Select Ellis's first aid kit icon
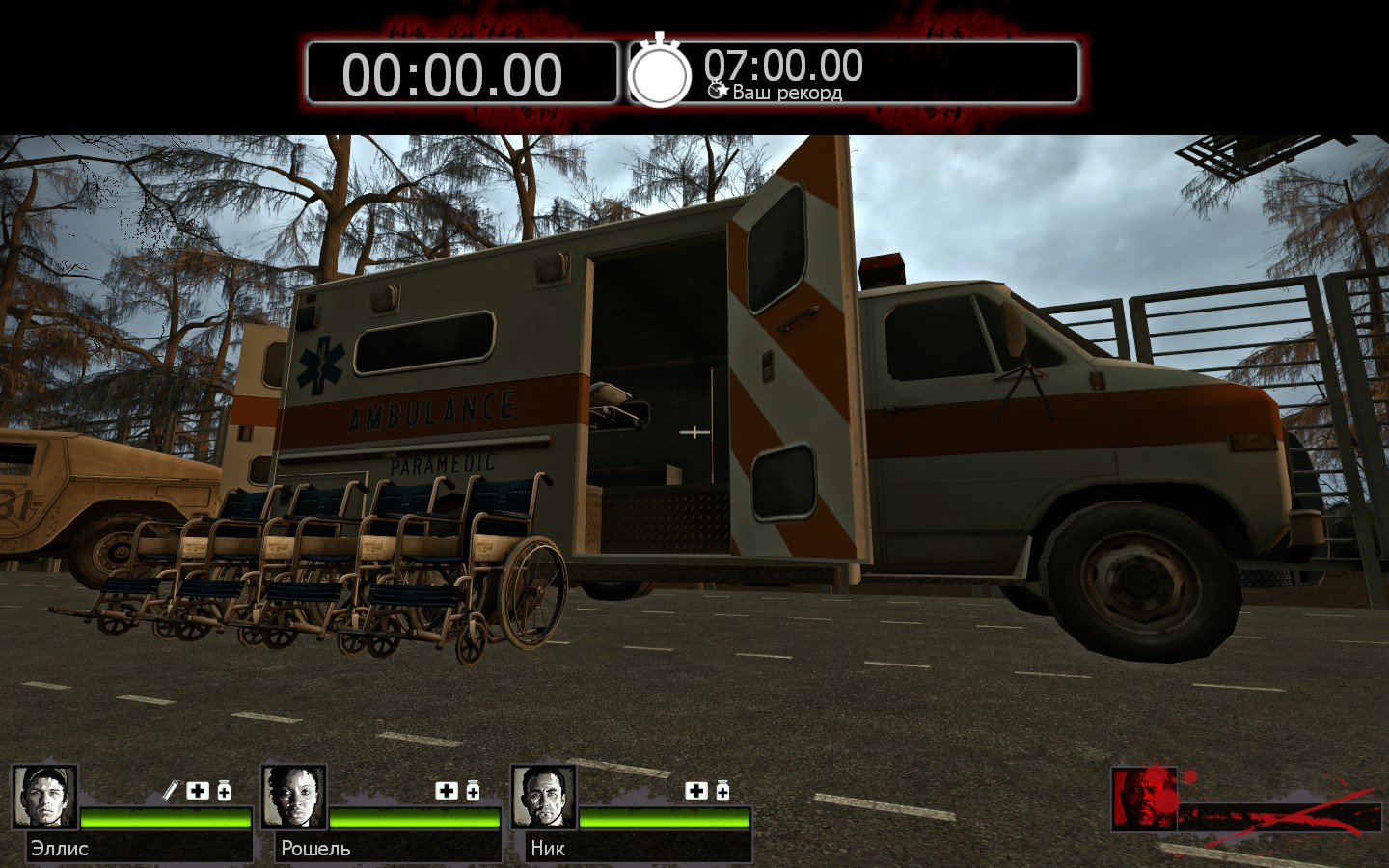The height and width of the screenshot is (868, 1389). pyautogui.click(x=198, y=791)
